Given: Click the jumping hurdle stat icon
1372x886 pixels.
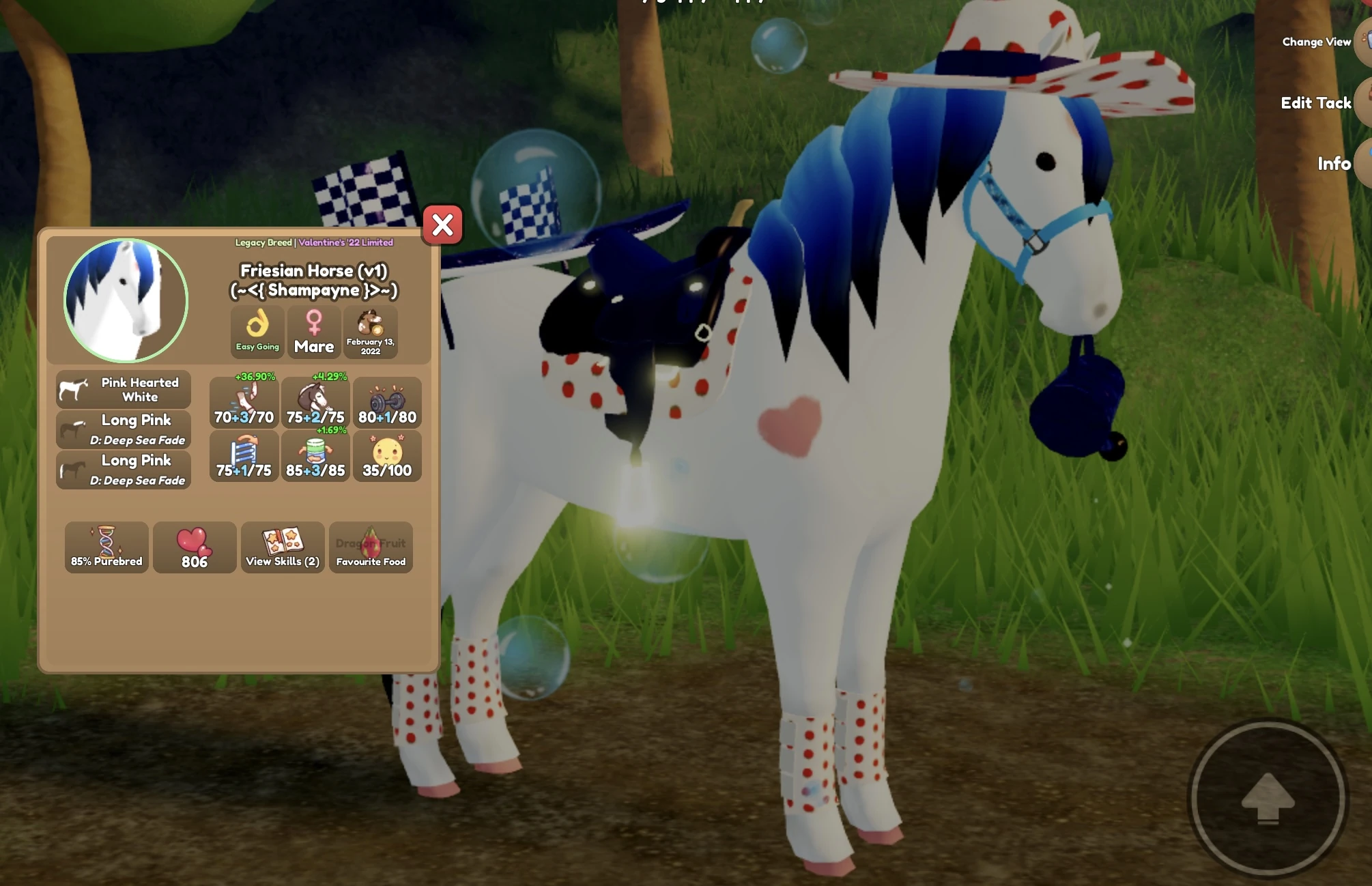Looking at the screenshot, I should pyautogui.click(x=243, y=456).
